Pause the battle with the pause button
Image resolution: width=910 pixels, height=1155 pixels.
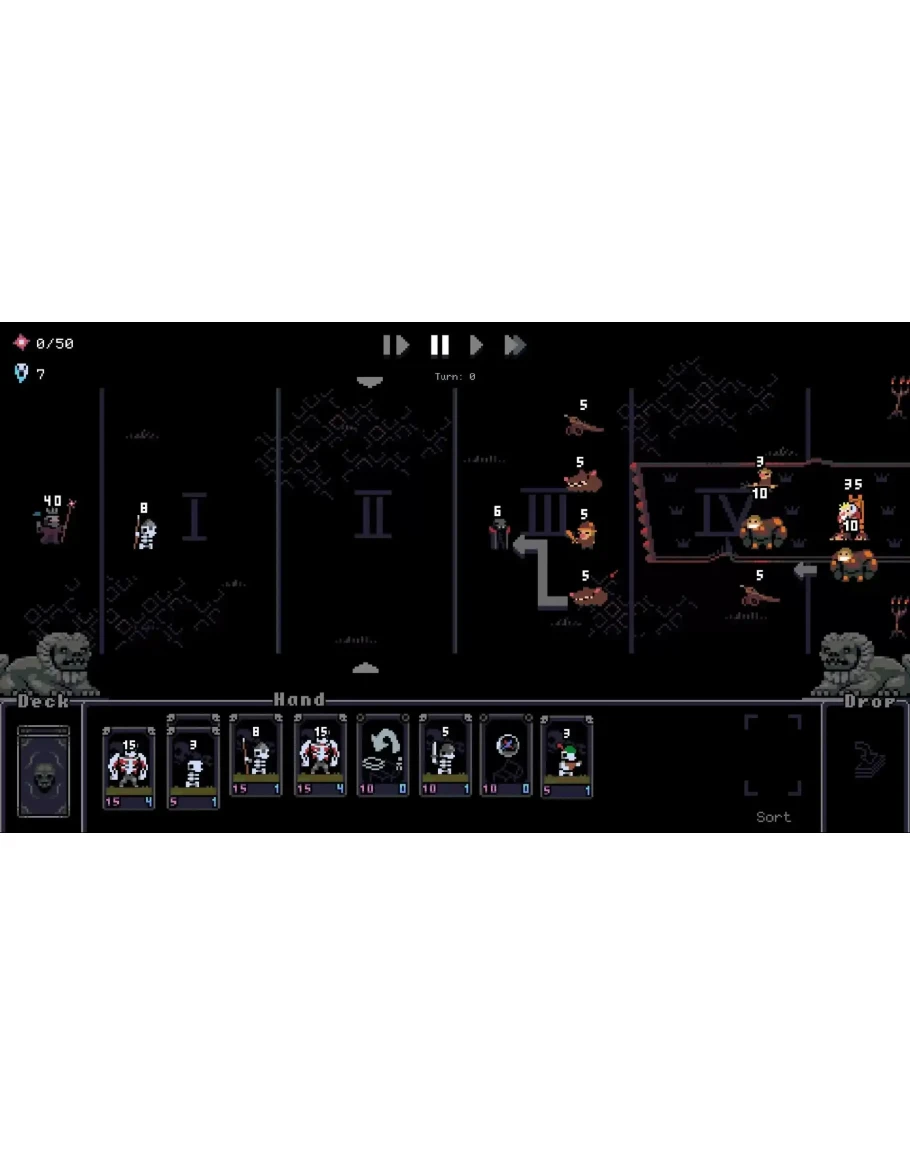(x=439, y=345)
